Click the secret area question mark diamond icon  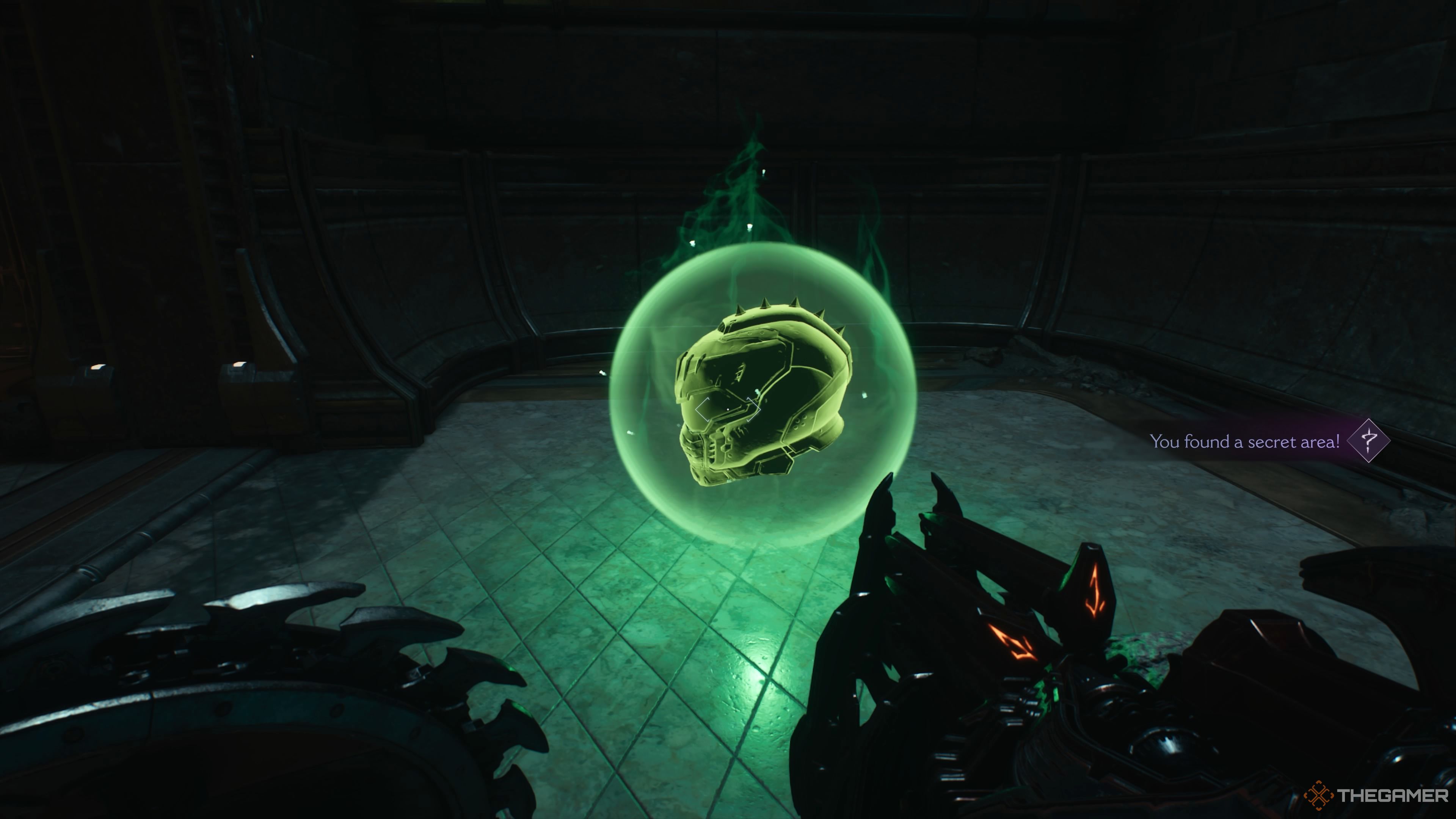tap(1368, 440)
